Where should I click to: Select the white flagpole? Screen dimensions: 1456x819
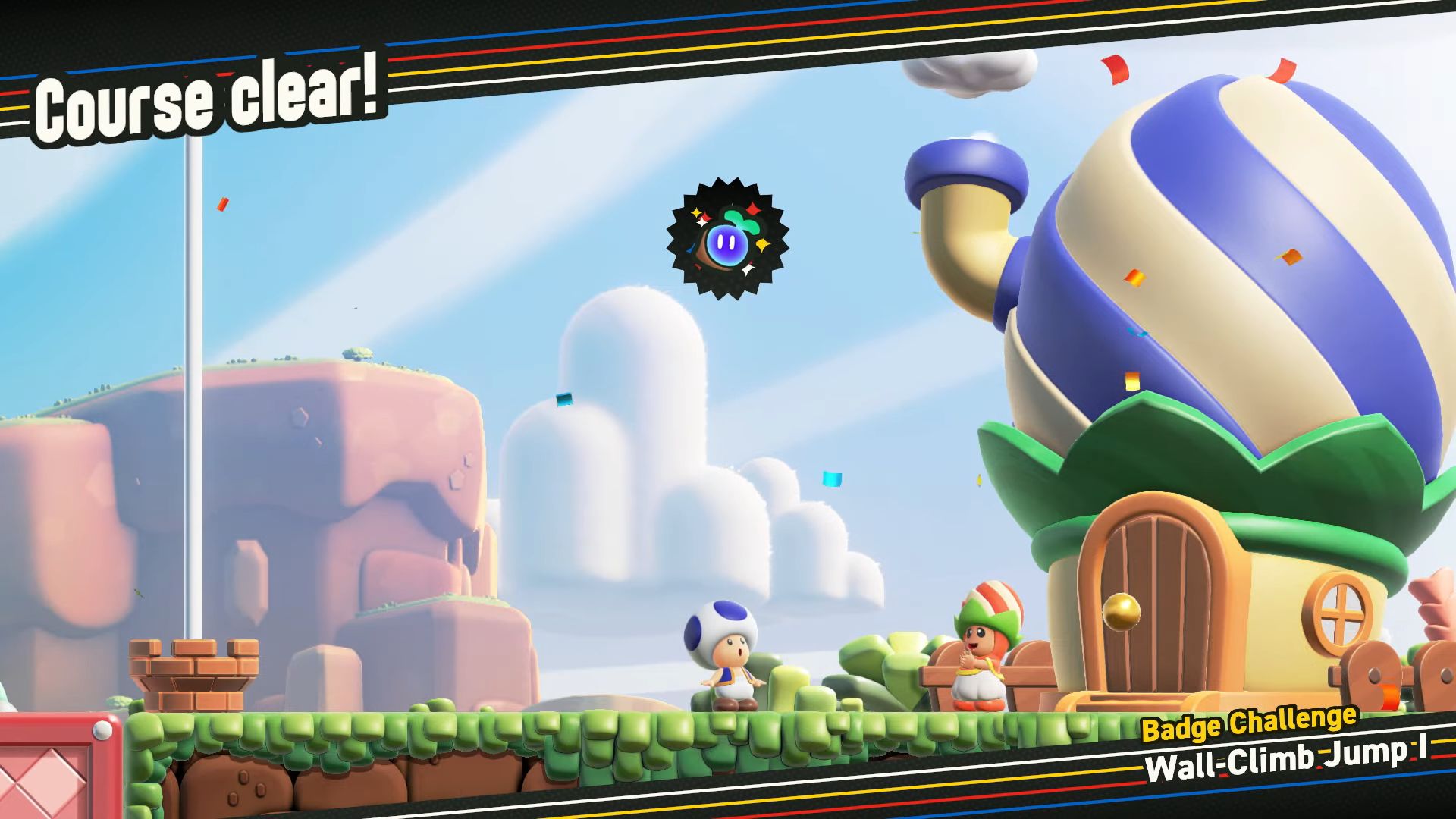(x=192, y=379)
